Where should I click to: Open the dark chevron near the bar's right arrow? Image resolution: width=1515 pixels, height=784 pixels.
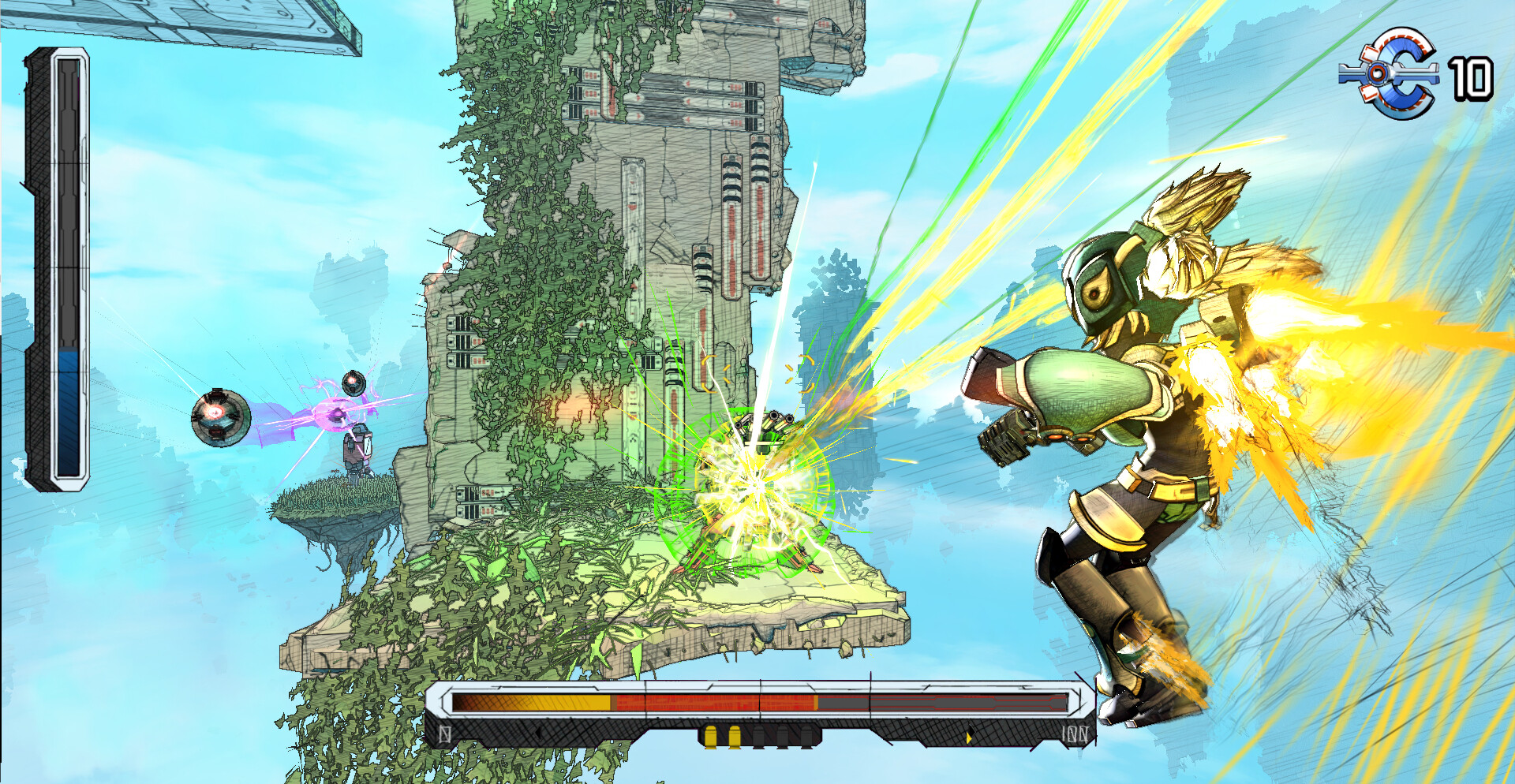[971, 731]
